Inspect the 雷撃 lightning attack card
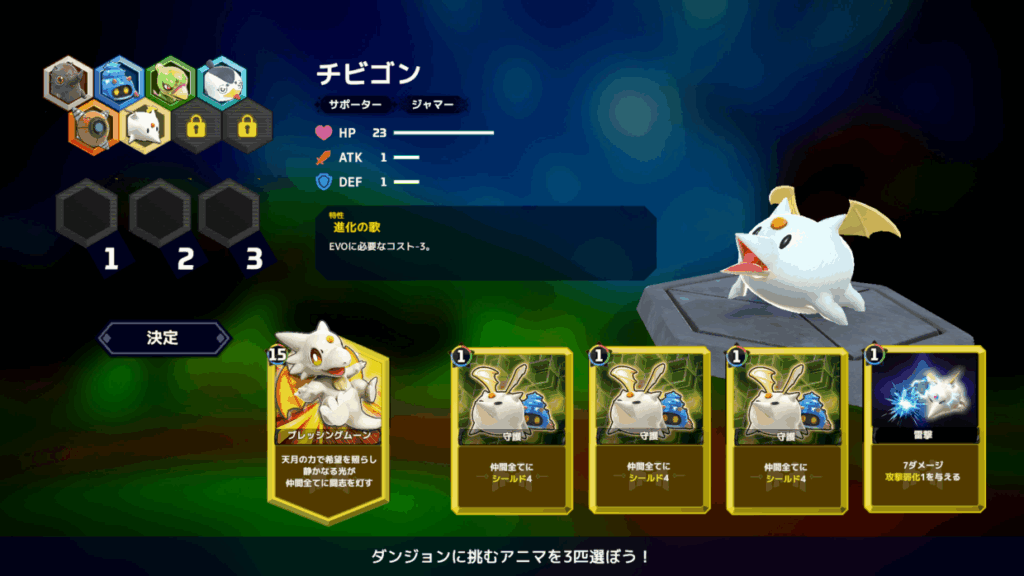 (924, 428)
